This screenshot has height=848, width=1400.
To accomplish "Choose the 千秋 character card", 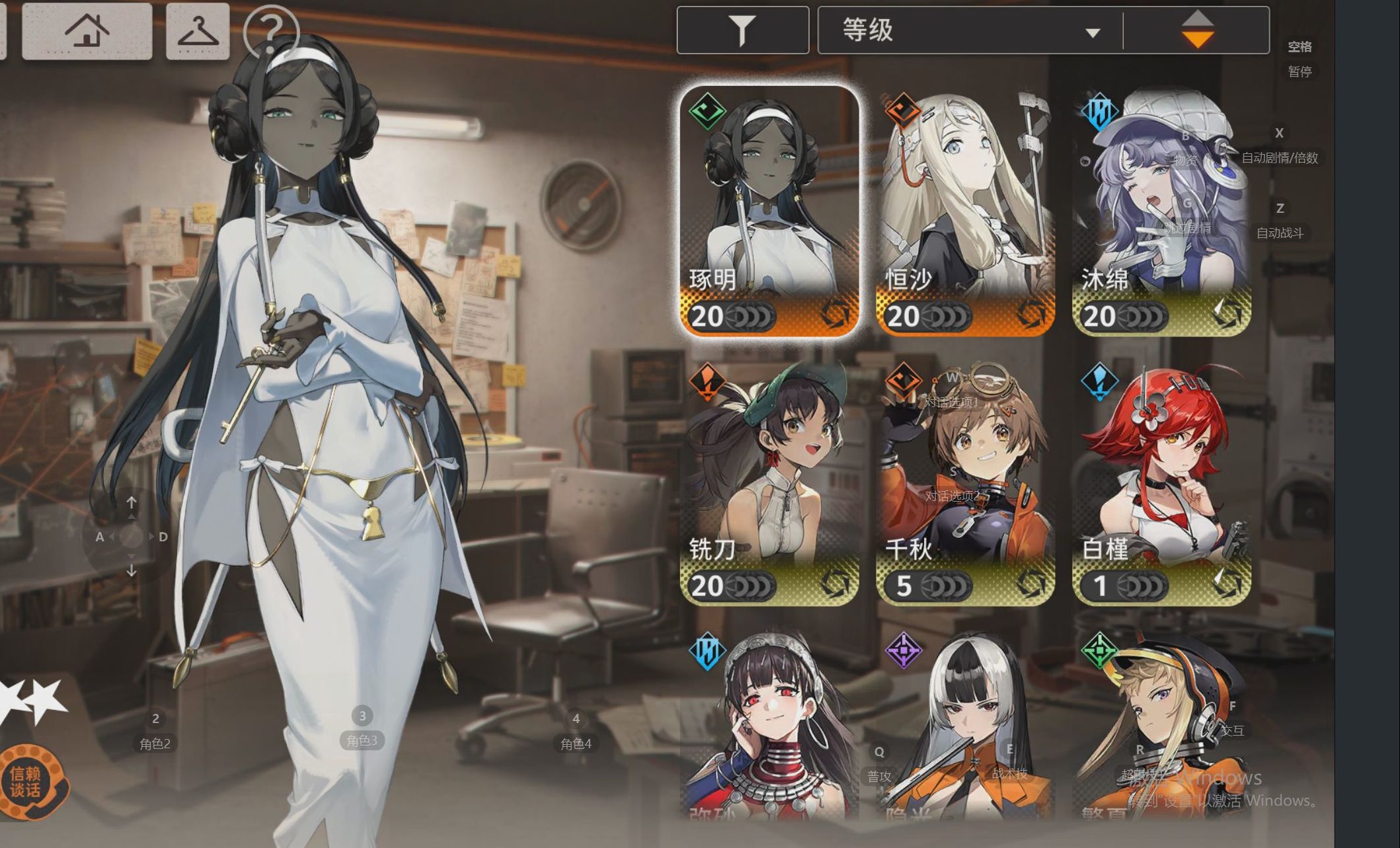I will click(965, 482).
